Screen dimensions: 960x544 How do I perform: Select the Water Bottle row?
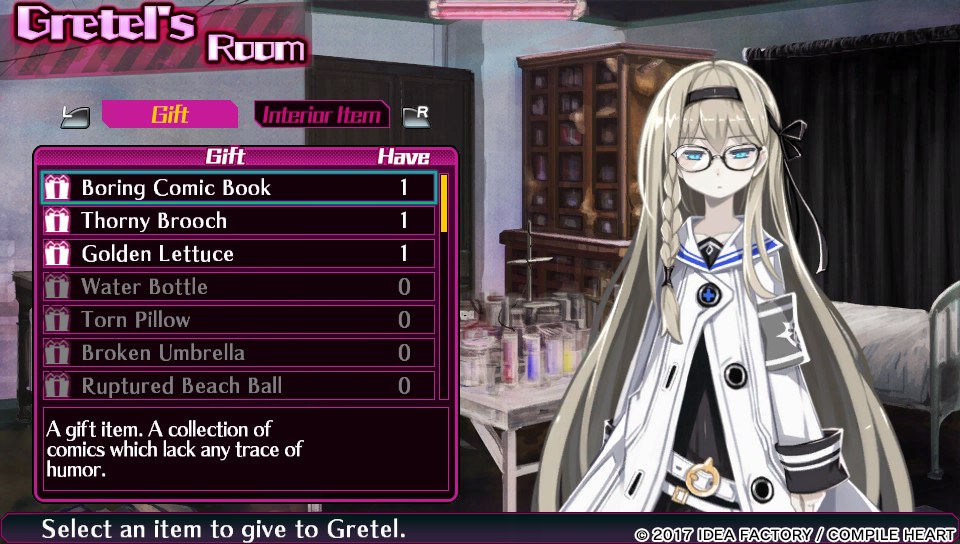(x=238, y=287)
